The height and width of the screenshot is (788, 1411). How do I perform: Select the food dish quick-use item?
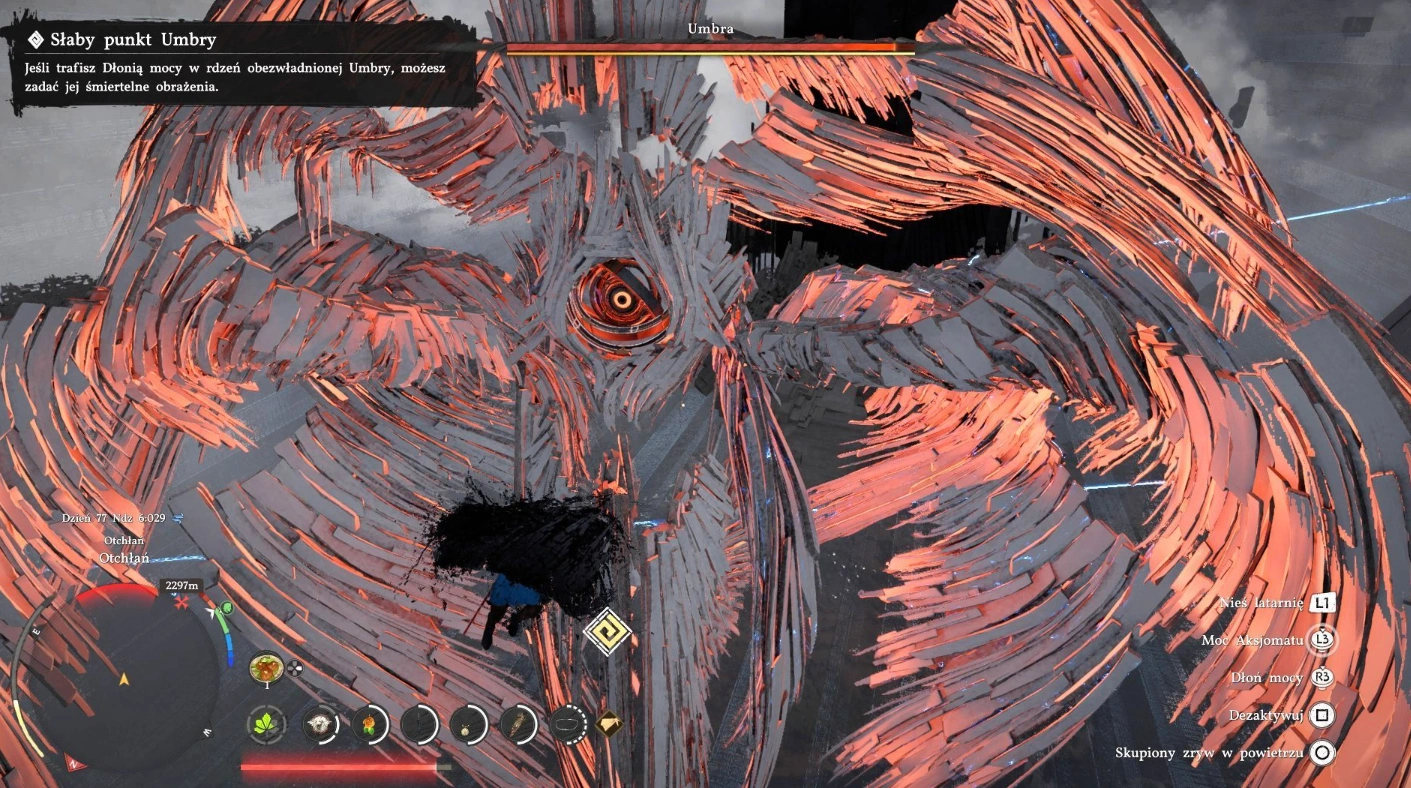click(x=265, y=667)
